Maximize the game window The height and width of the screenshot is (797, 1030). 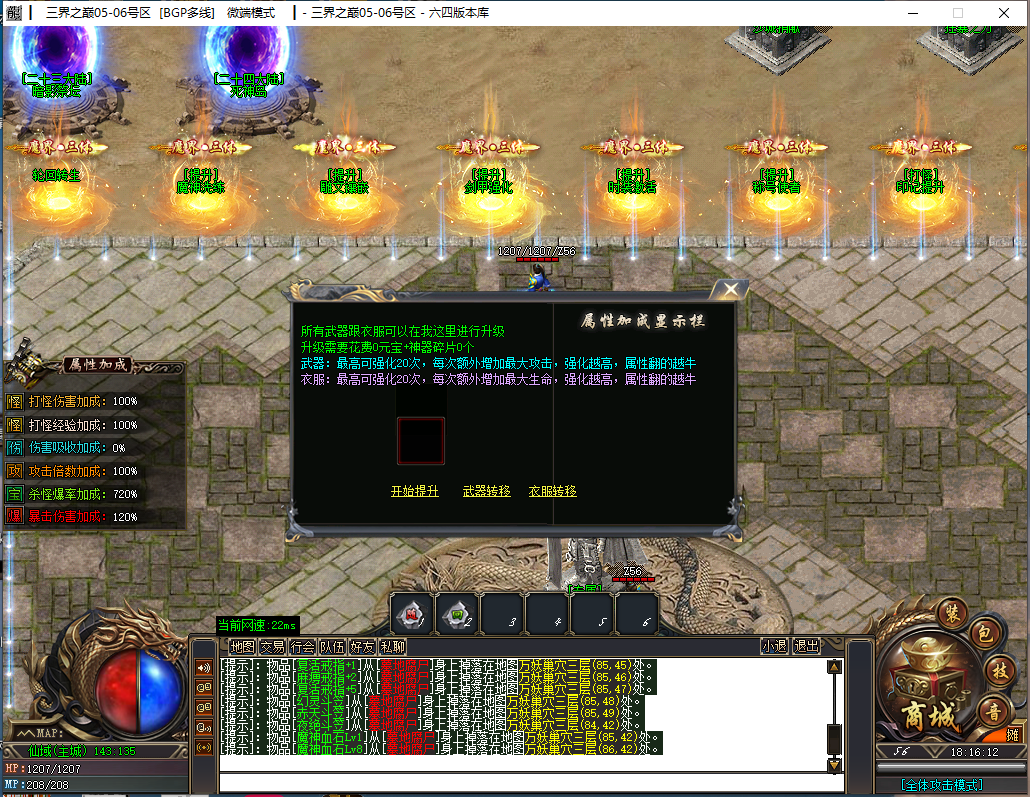point(957,13)
